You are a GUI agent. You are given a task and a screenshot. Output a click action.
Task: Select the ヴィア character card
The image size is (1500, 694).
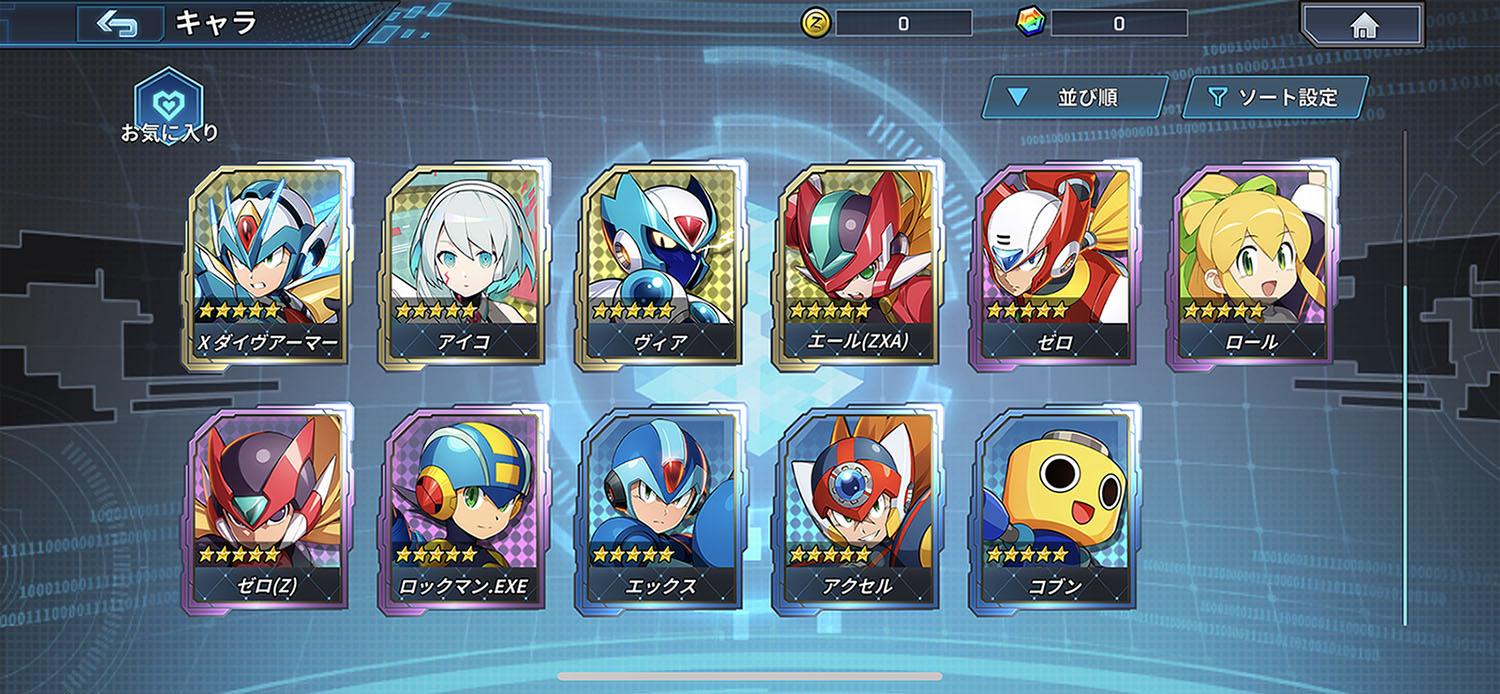660,265
